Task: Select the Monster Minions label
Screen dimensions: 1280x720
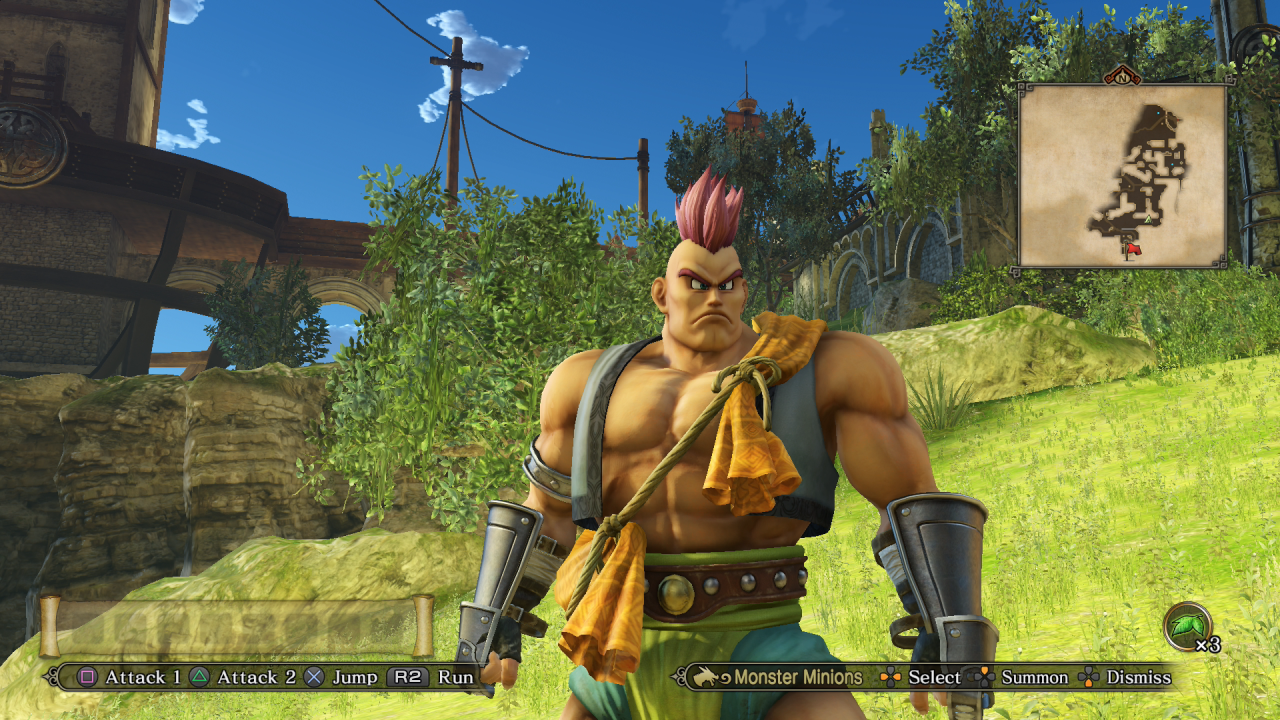Action: [x=797, y=677]
